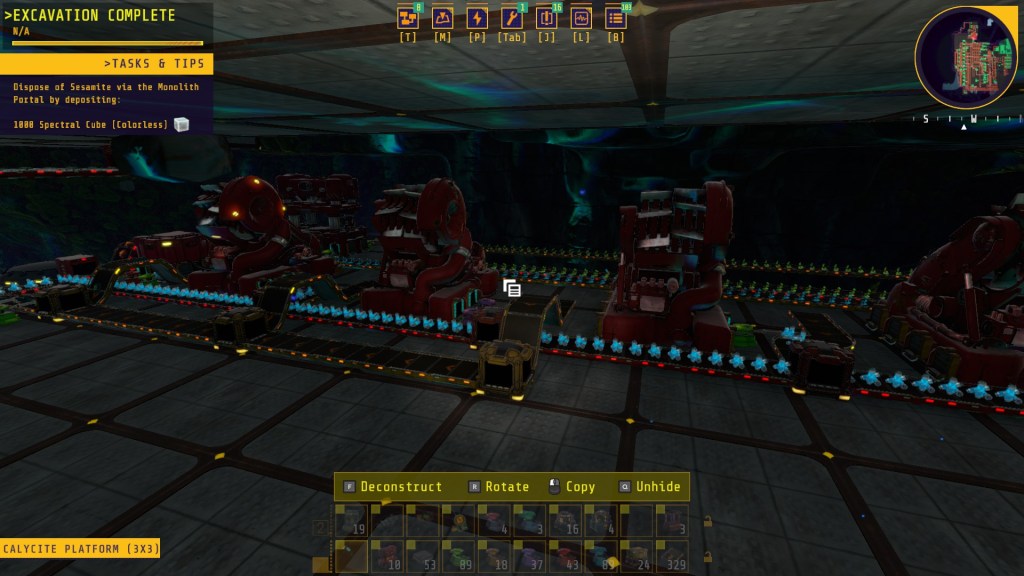Image resolution: width=1024 pixels, height=576 pixels.
Task: Select the hotbar slot holding 329 items
Action: [x=672, y=556]
